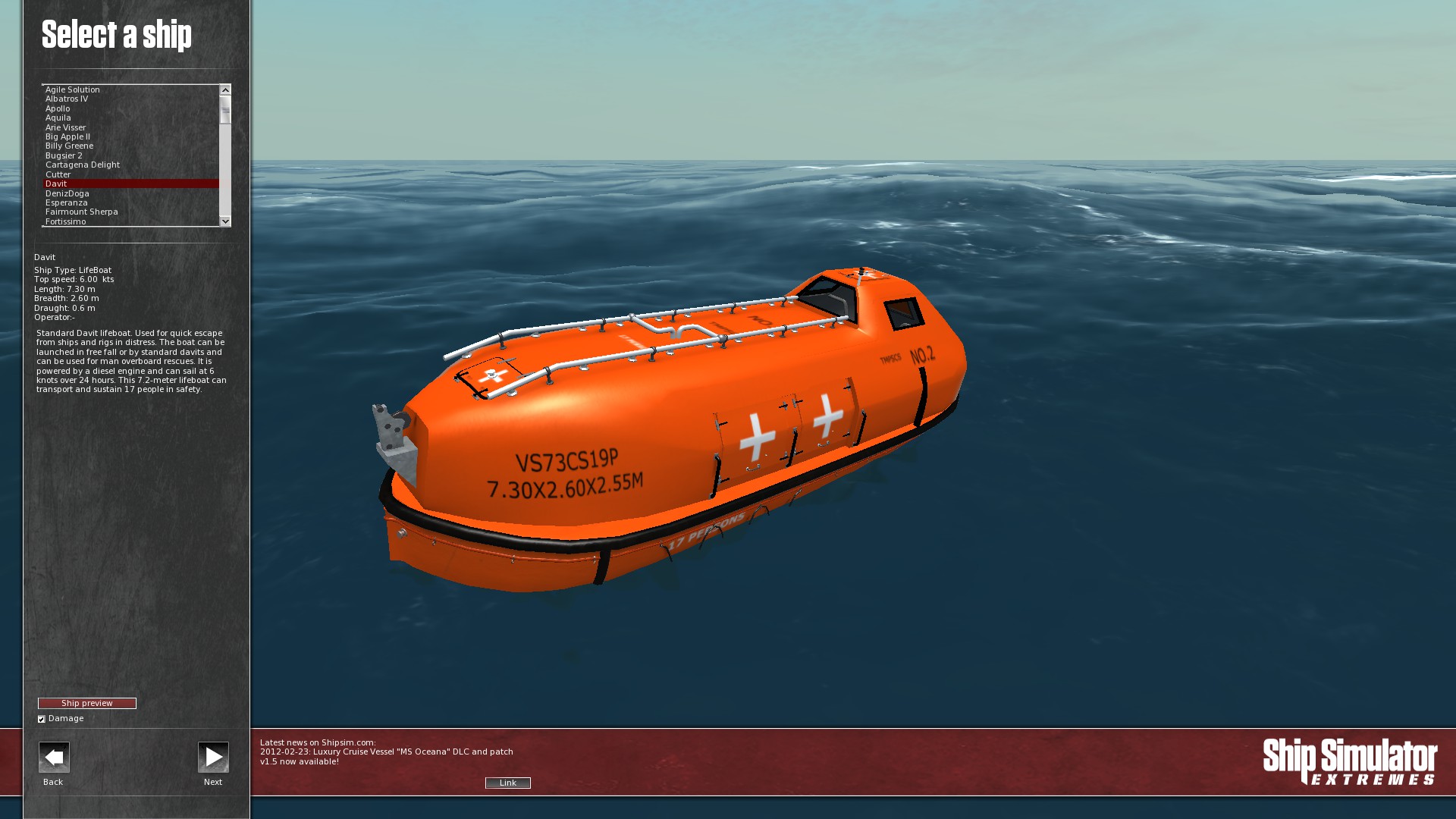Open the Ship preview

89,703
